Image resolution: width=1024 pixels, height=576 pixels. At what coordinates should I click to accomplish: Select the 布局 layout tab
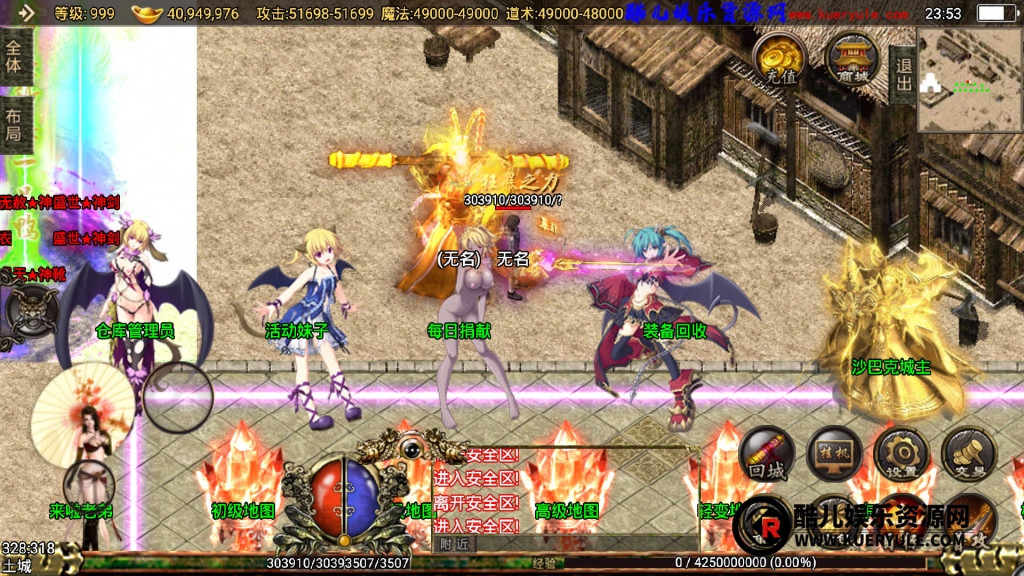click(x=15, y=124)
